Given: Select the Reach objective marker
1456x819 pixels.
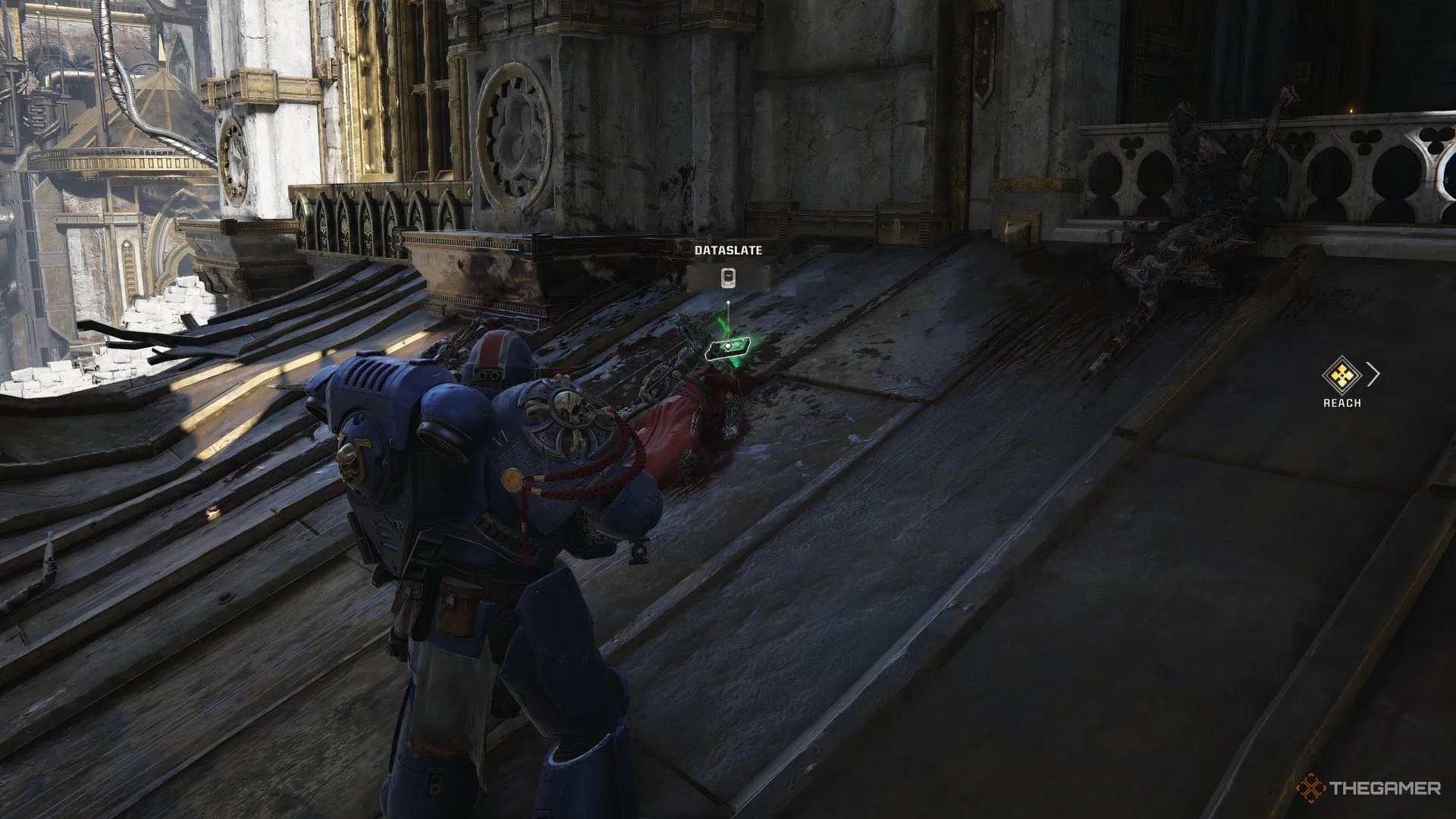Looking at the screenshot, I should [1342, 375].
